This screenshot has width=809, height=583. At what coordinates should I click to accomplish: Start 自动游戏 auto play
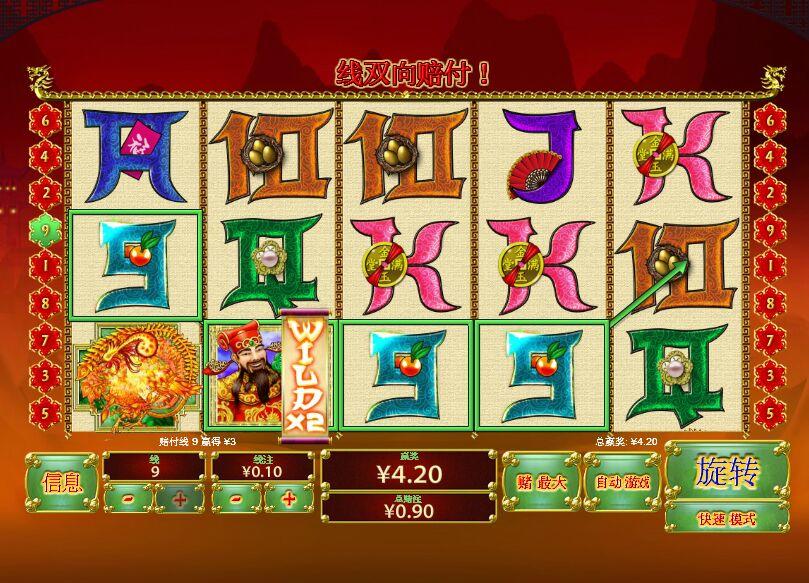click(x=622, y=483)
